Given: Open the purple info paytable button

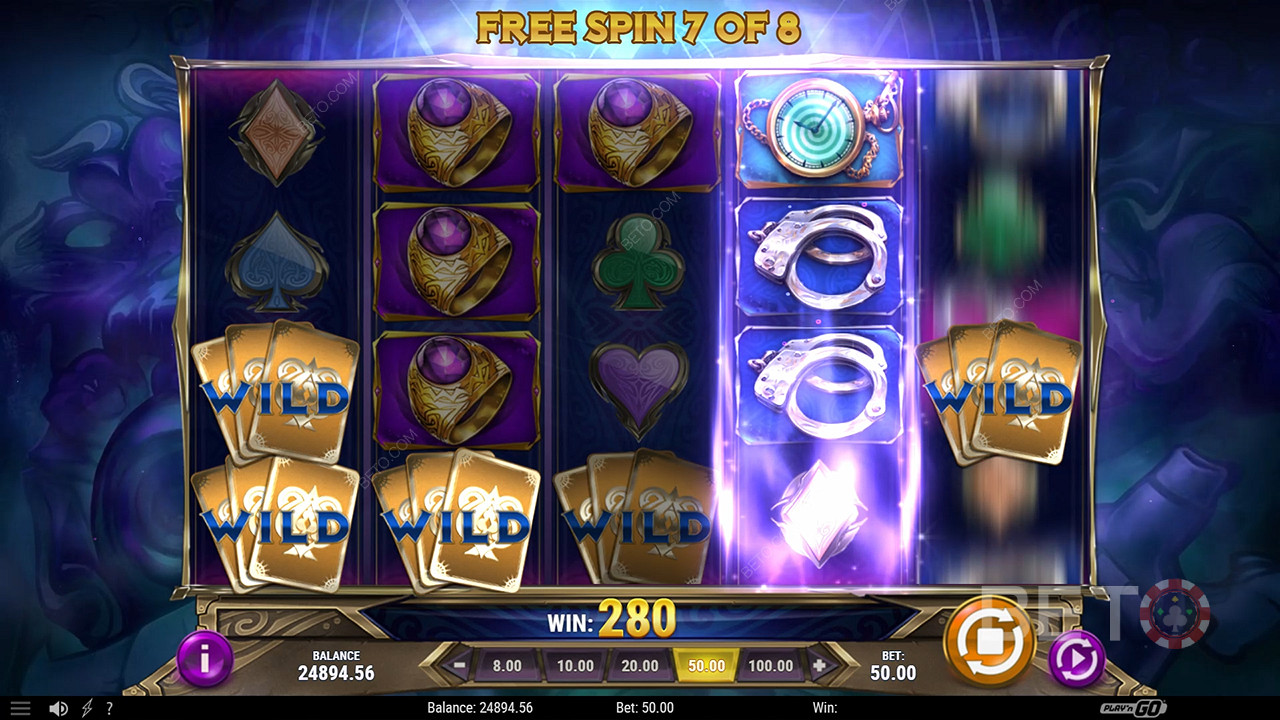Looking at the screenshot, I should [x=205, y=659].
